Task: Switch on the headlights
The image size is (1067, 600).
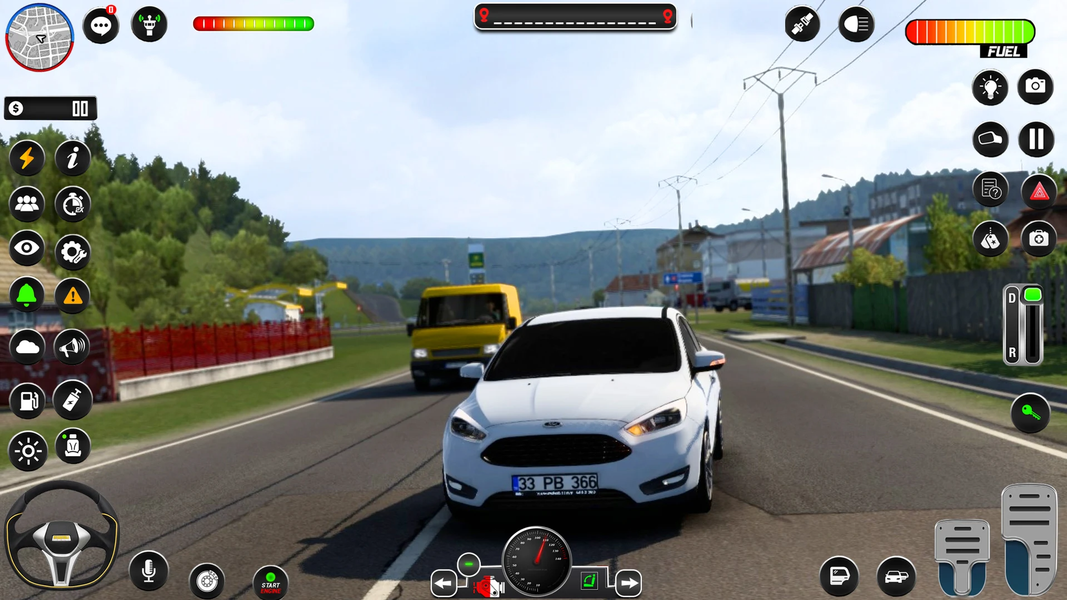Action: [856, 24]
